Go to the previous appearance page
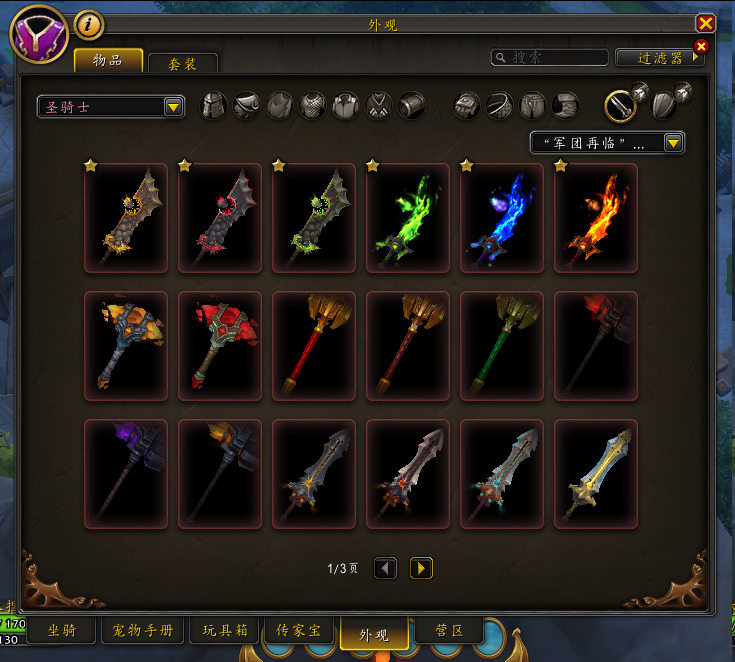The width and height of the screenshot is (735, 662). [386, 568]
